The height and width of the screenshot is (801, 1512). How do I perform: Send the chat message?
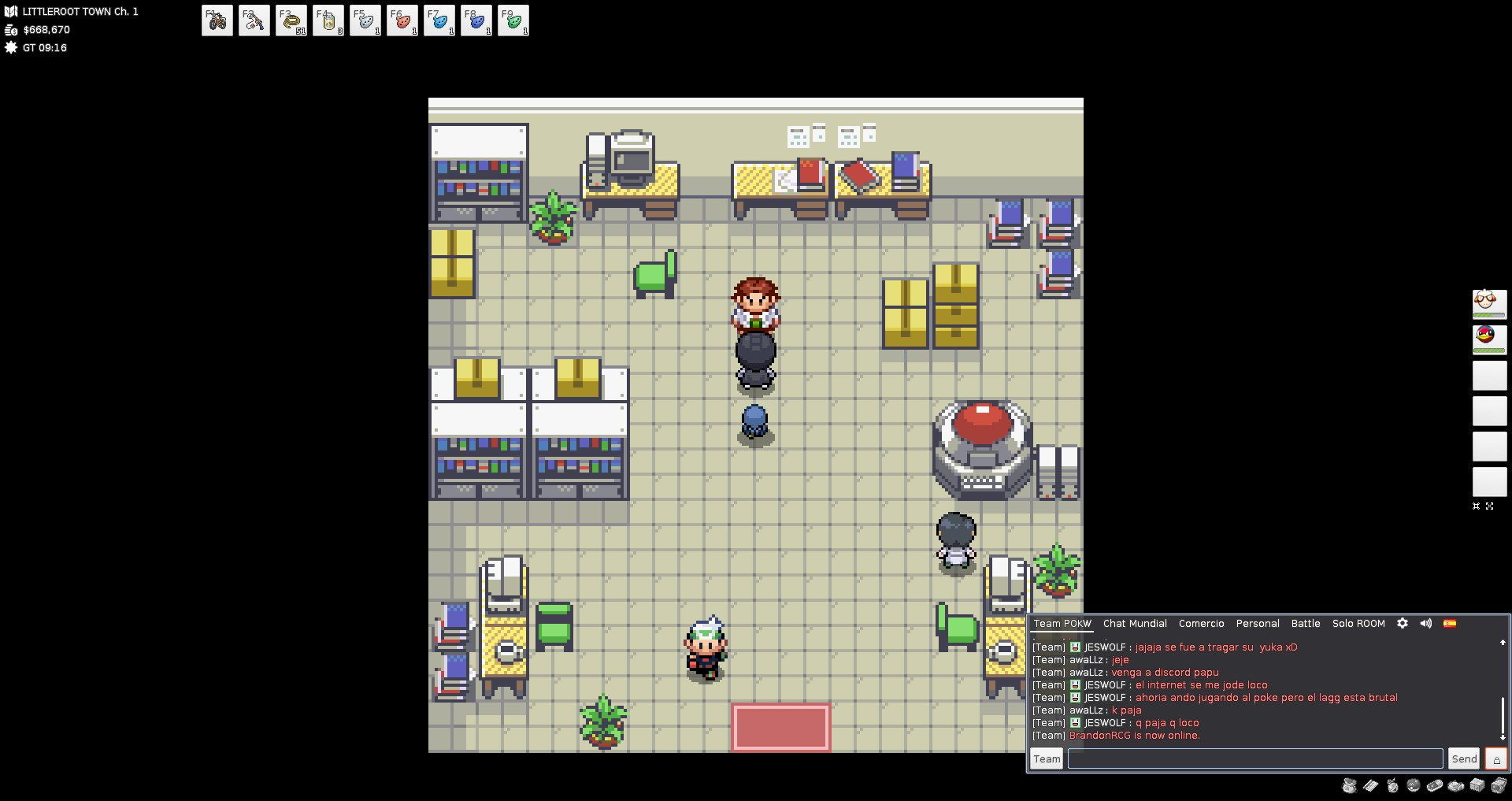click(1464, 758)
